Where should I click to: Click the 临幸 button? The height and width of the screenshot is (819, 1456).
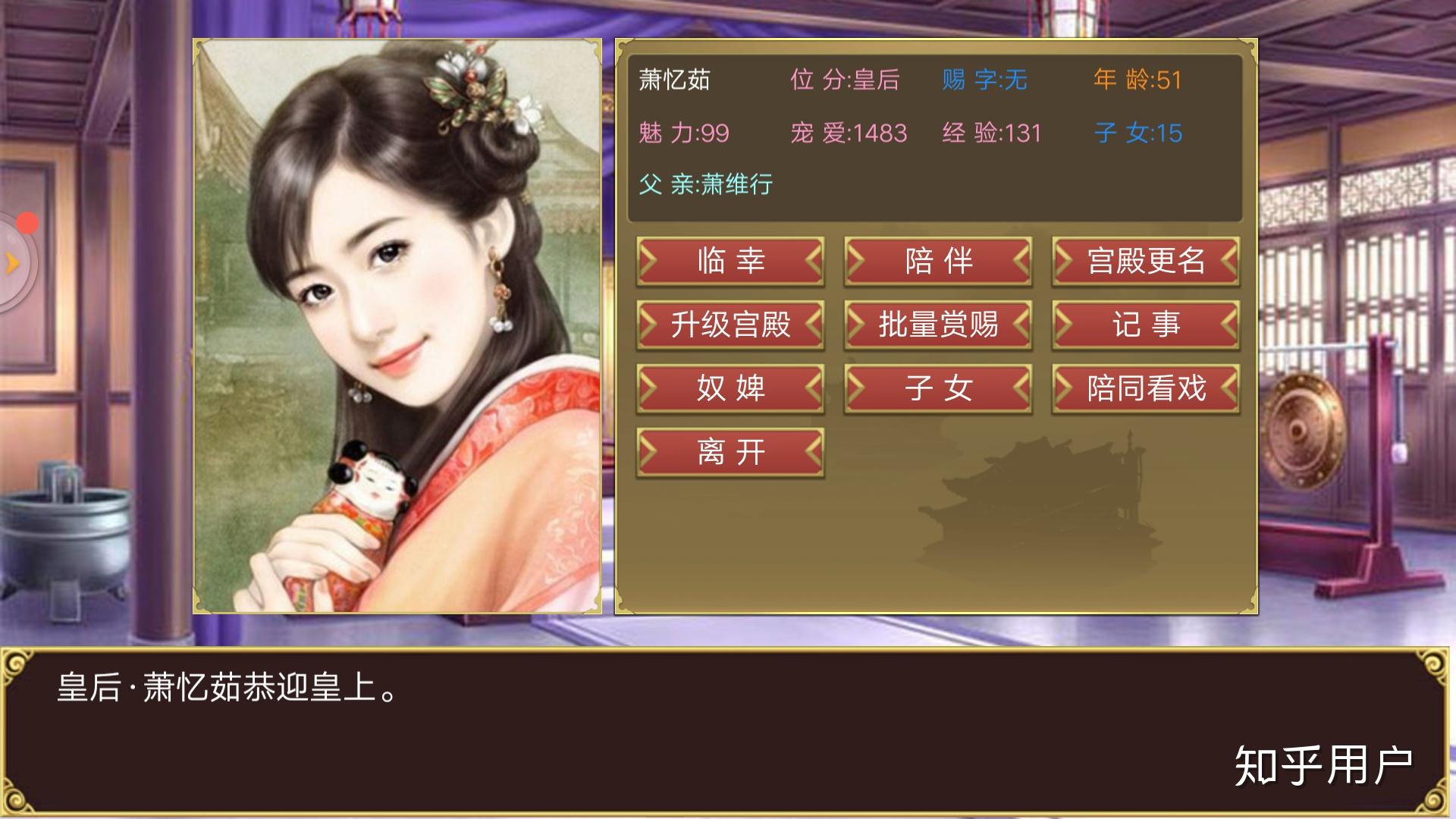click(730, 261)
